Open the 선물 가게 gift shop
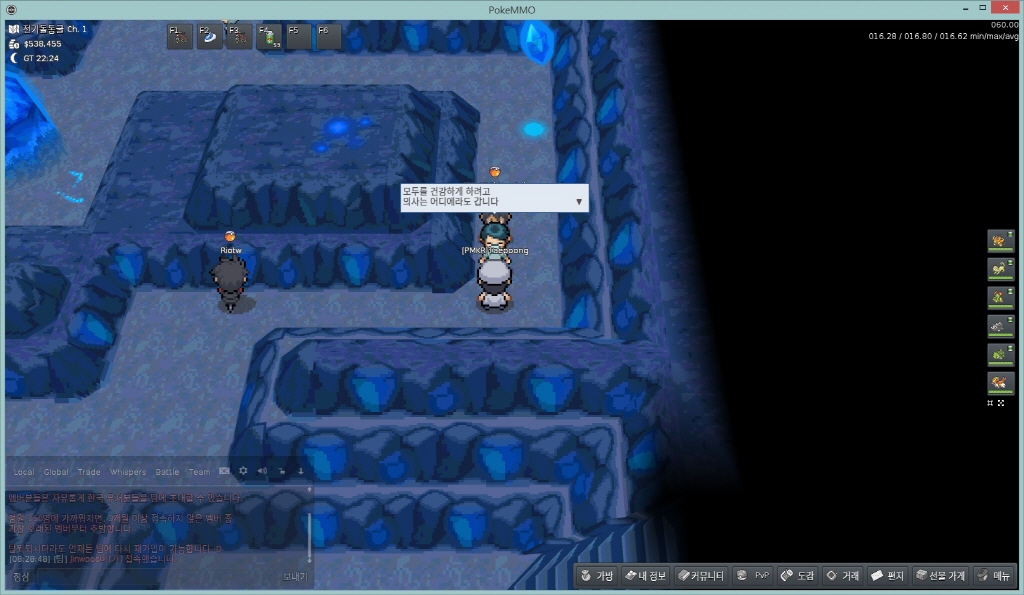Screen dimensions: 1024x595 point(940,575)
